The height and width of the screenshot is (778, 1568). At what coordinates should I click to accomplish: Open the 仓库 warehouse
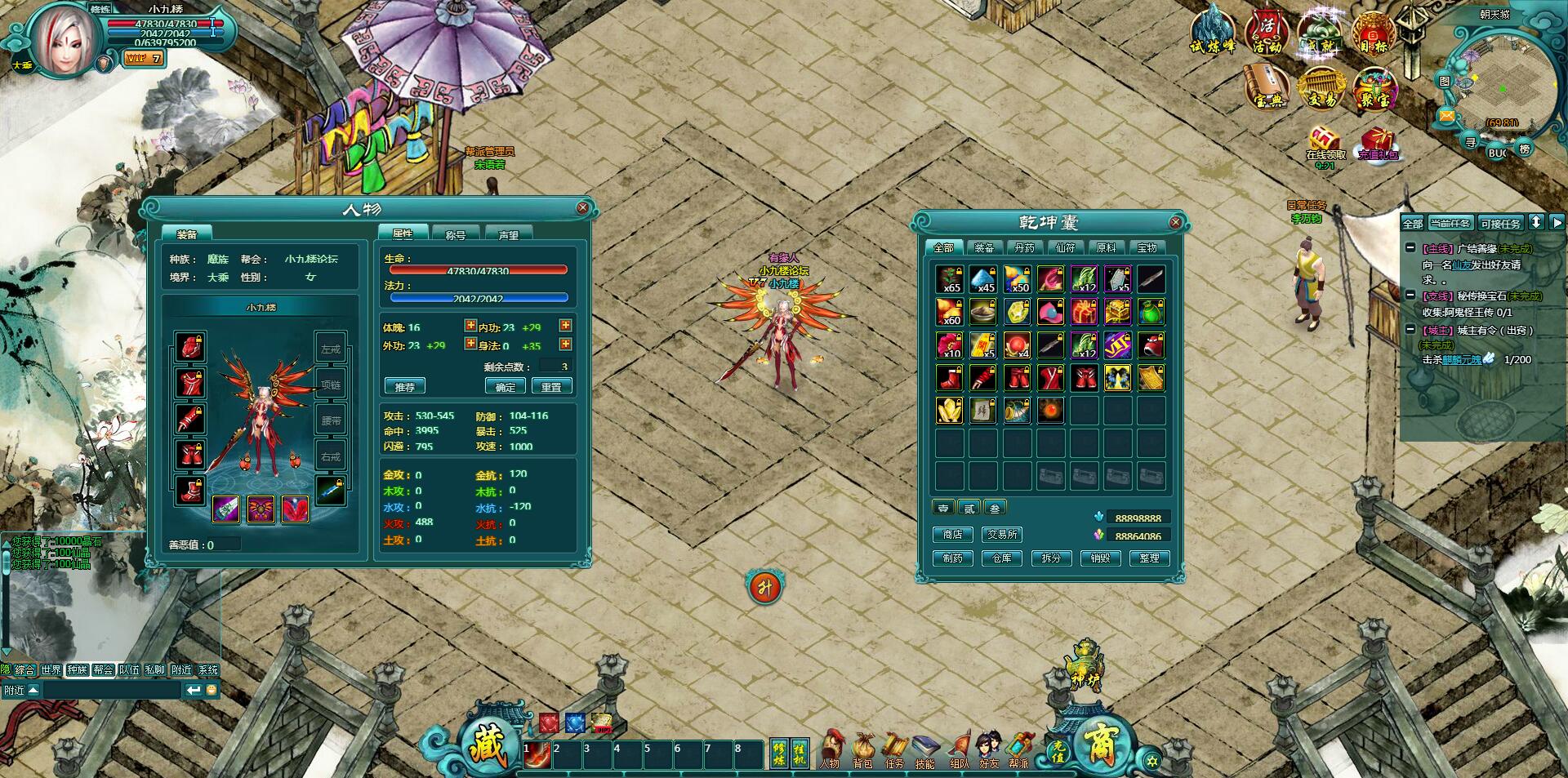(1001, 558)
